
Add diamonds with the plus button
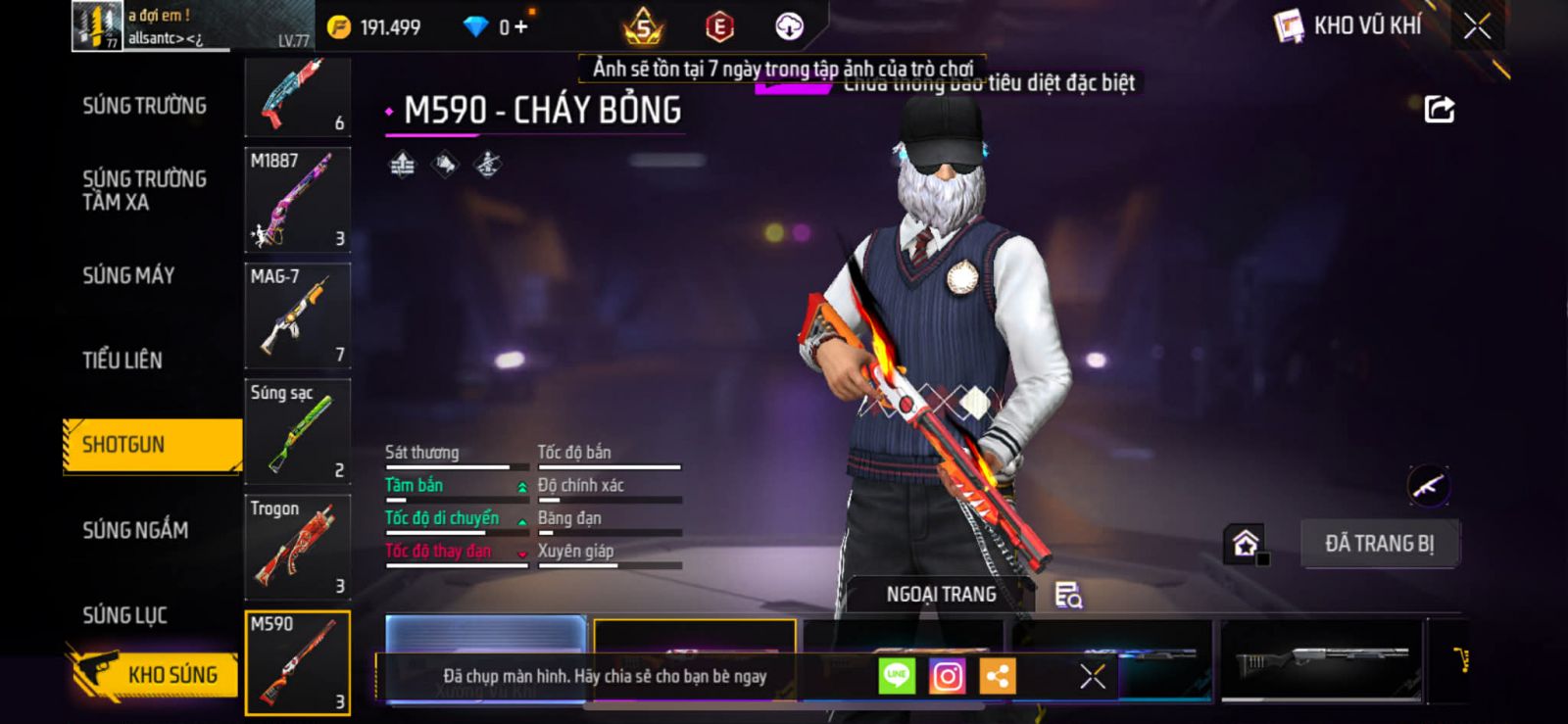tap(520, 27)
